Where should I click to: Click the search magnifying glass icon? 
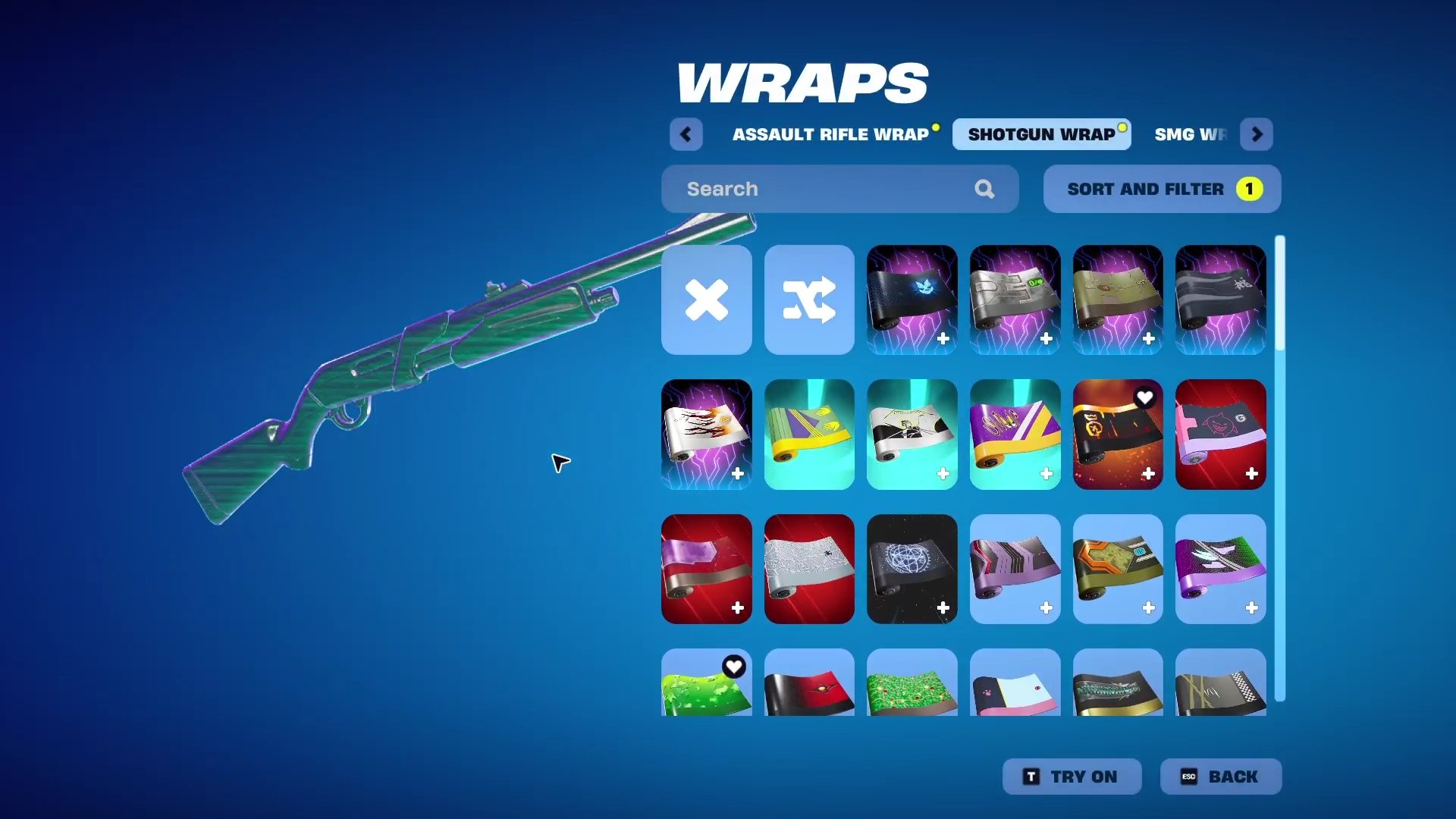pos(984,188)
